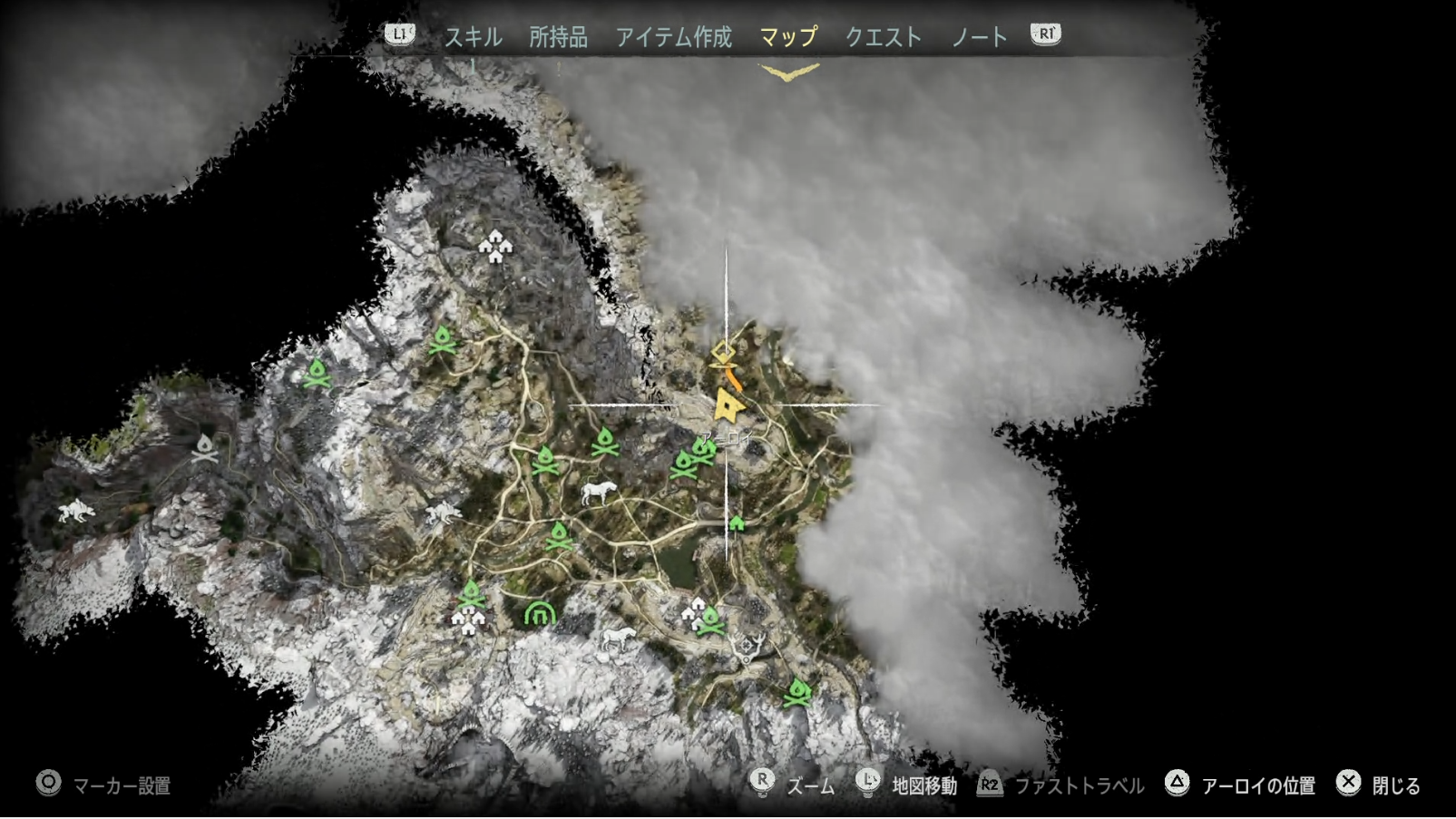
Task: Choose the マップ tab
Action: 787,37
